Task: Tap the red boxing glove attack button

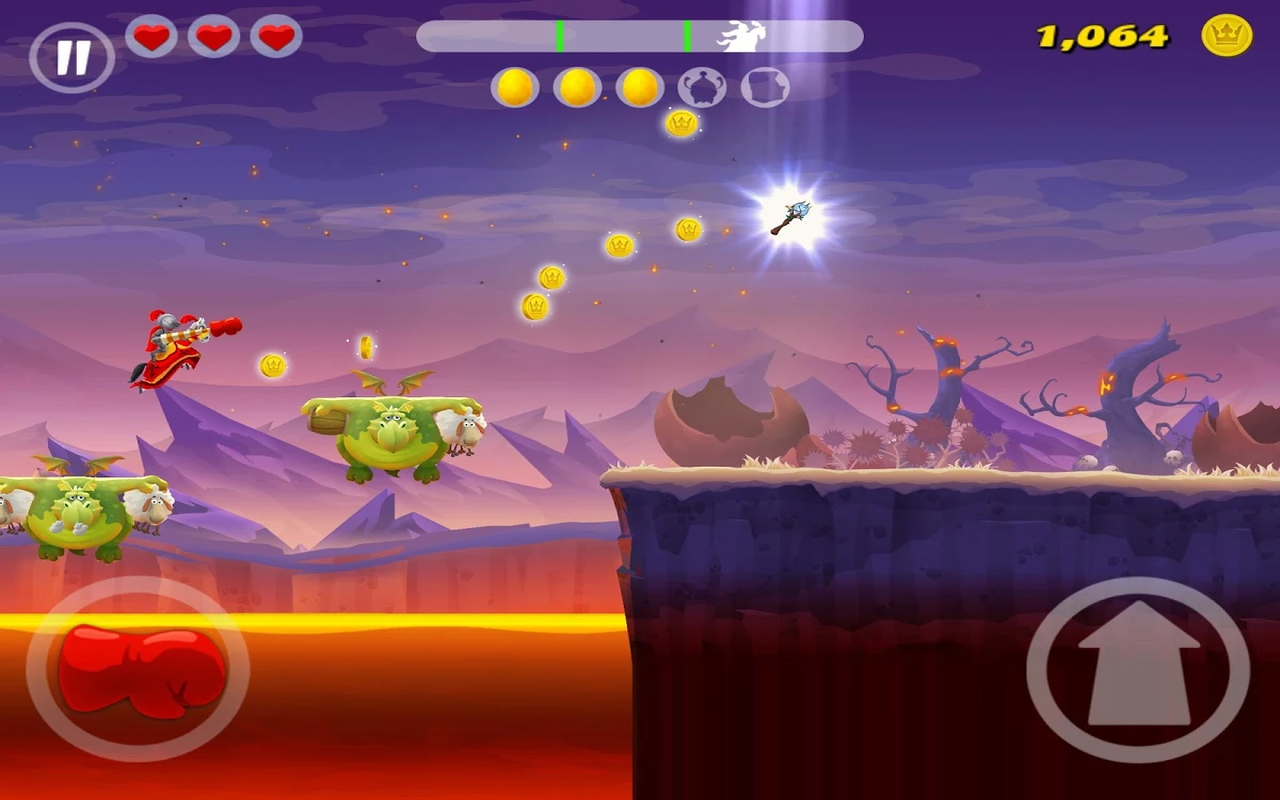Action: click(x=138, y=669)
